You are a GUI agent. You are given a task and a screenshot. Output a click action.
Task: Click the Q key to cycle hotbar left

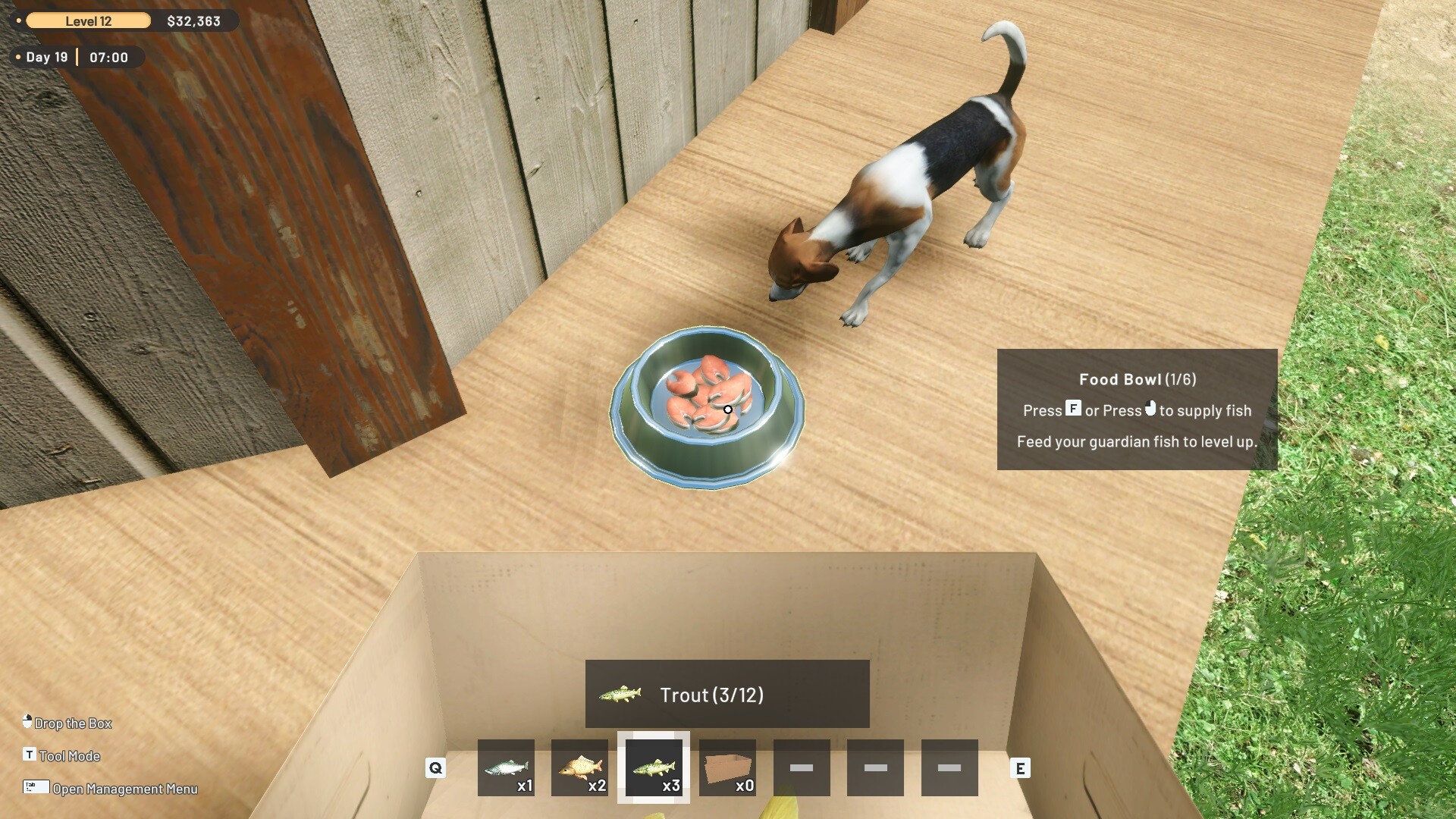point(435,768)
